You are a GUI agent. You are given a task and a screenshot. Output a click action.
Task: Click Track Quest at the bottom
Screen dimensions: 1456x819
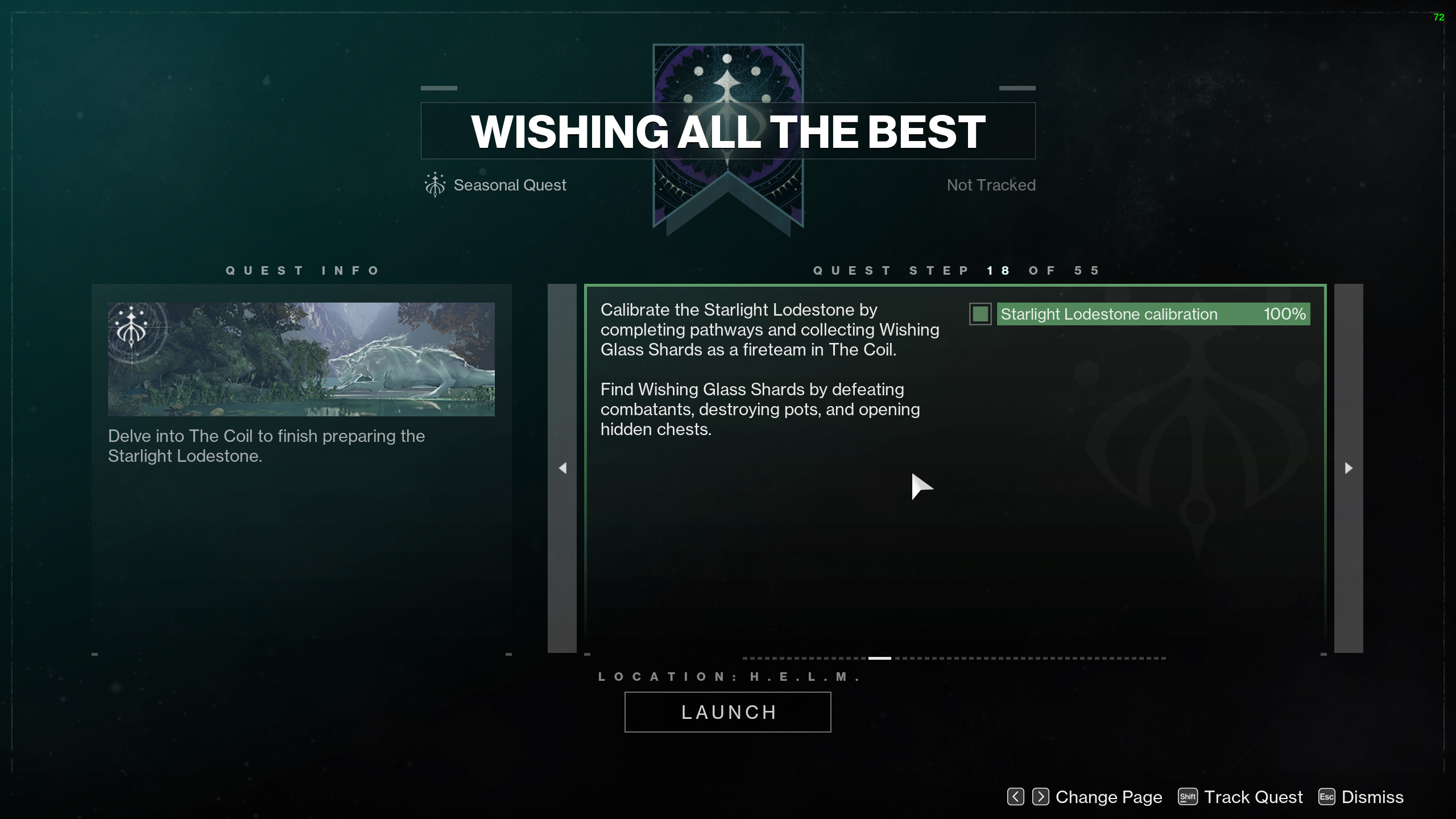[1253, 797]
